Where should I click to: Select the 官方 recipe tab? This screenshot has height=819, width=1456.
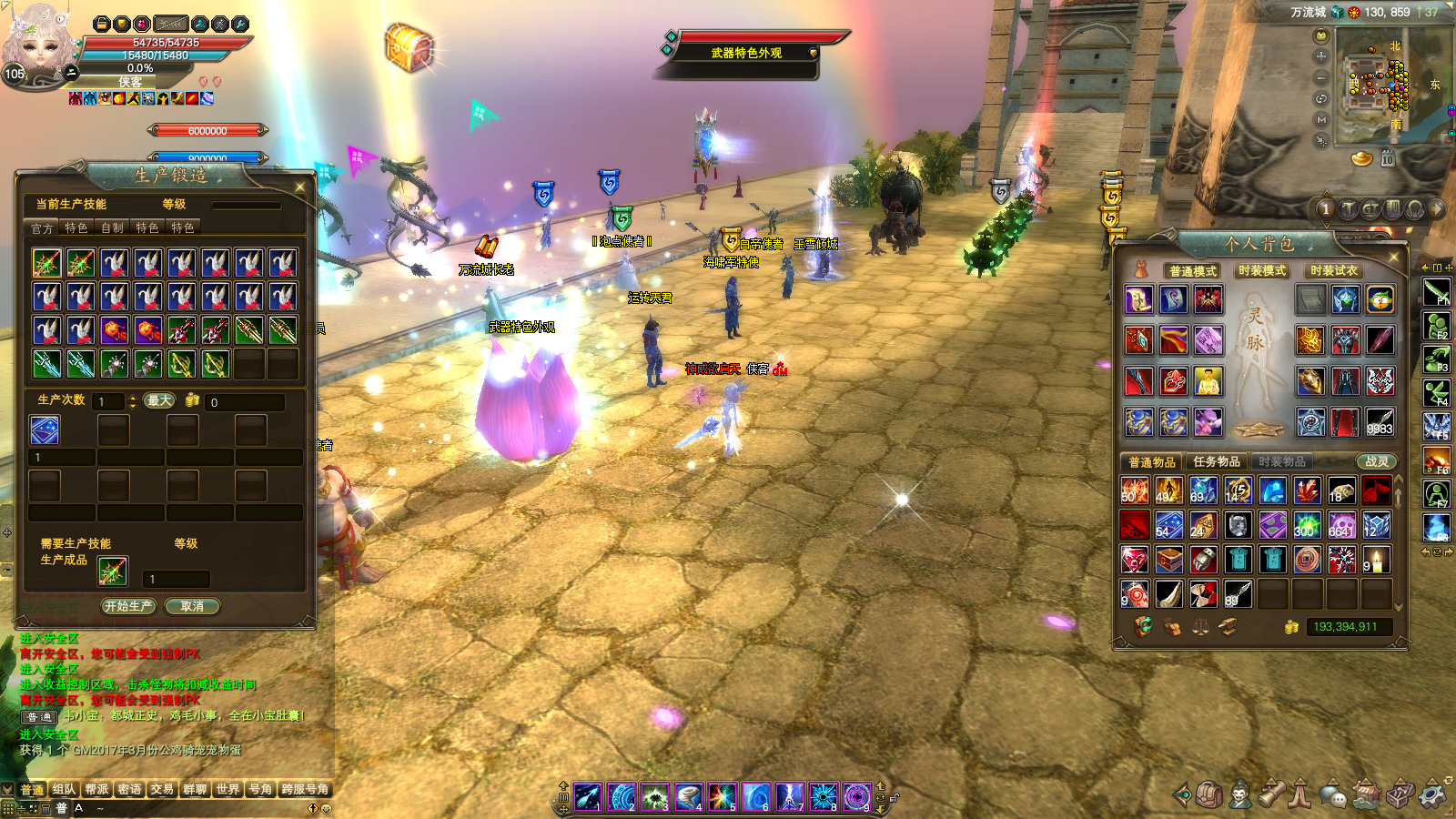(x=42, y=227)
